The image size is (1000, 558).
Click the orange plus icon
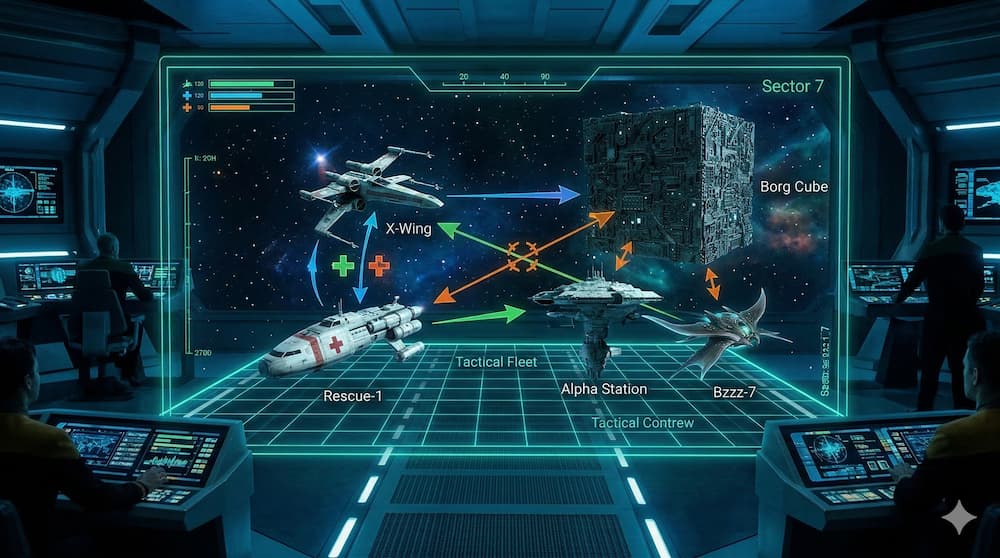[x=379, y=266]
